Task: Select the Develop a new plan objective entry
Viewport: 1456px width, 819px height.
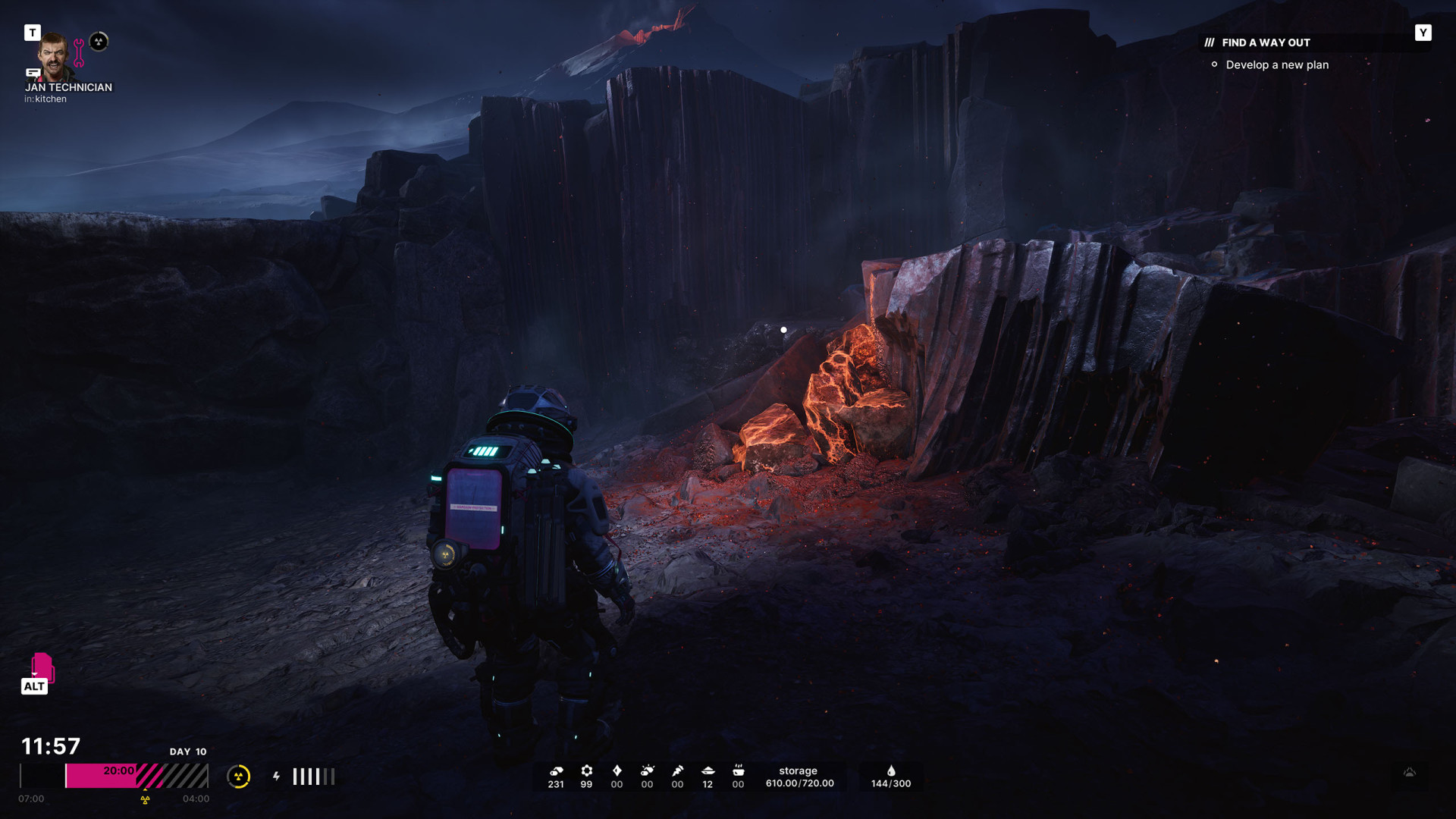Action: click(1277, 65)
